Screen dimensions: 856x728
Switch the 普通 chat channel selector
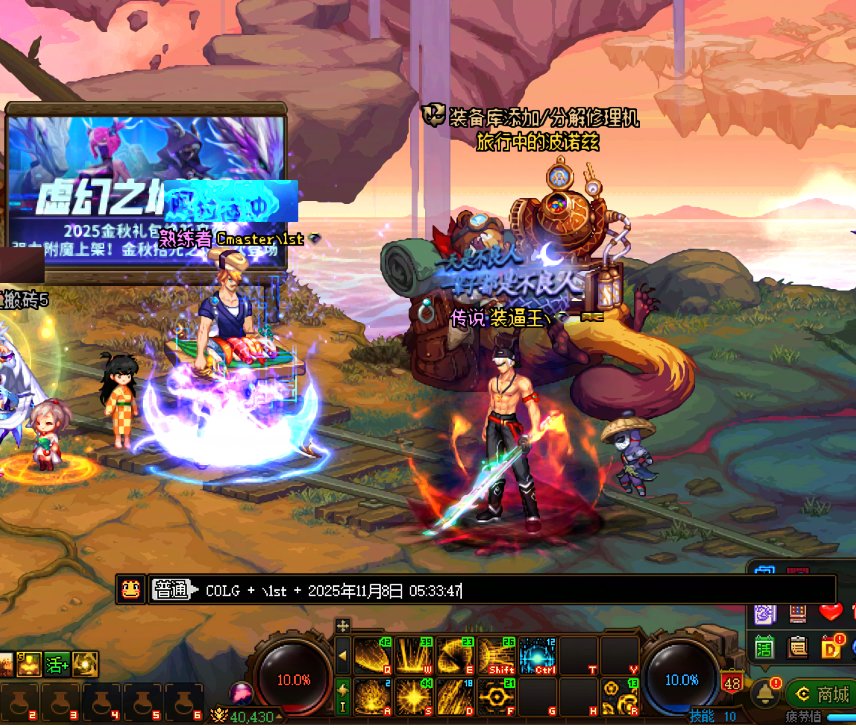(171, 591)
